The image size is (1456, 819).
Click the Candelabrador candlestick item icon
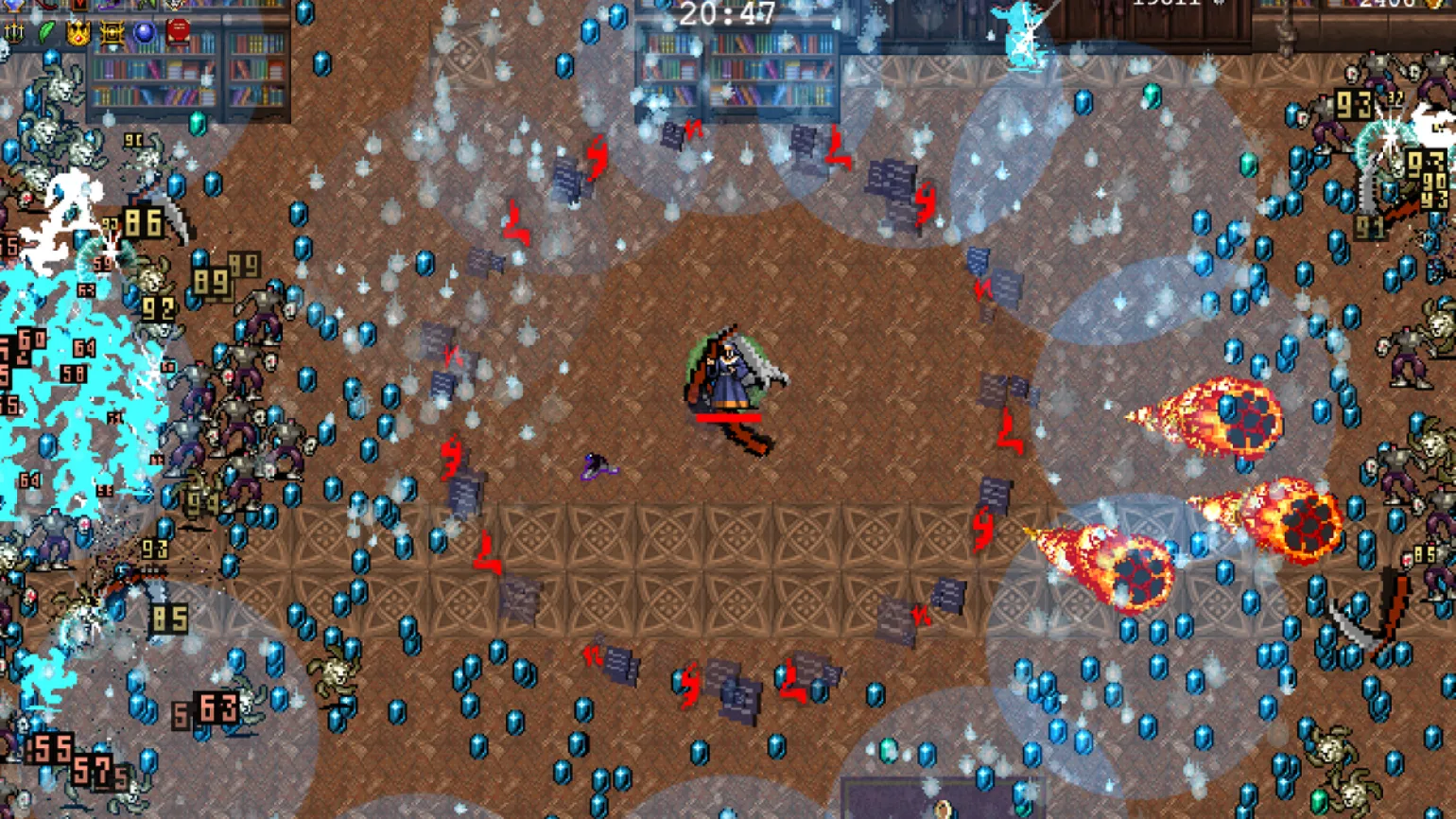tap(14, 33)
